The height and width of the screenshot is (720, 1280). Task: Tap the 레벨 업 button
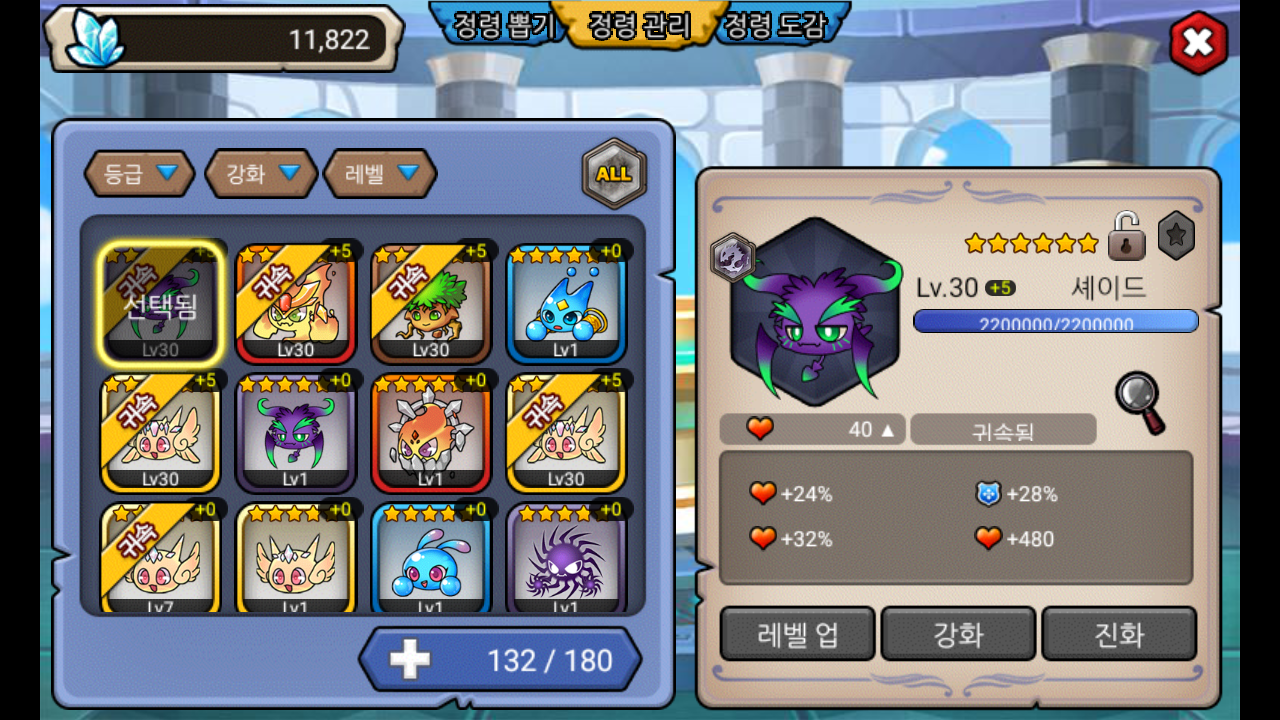[797, 634]
